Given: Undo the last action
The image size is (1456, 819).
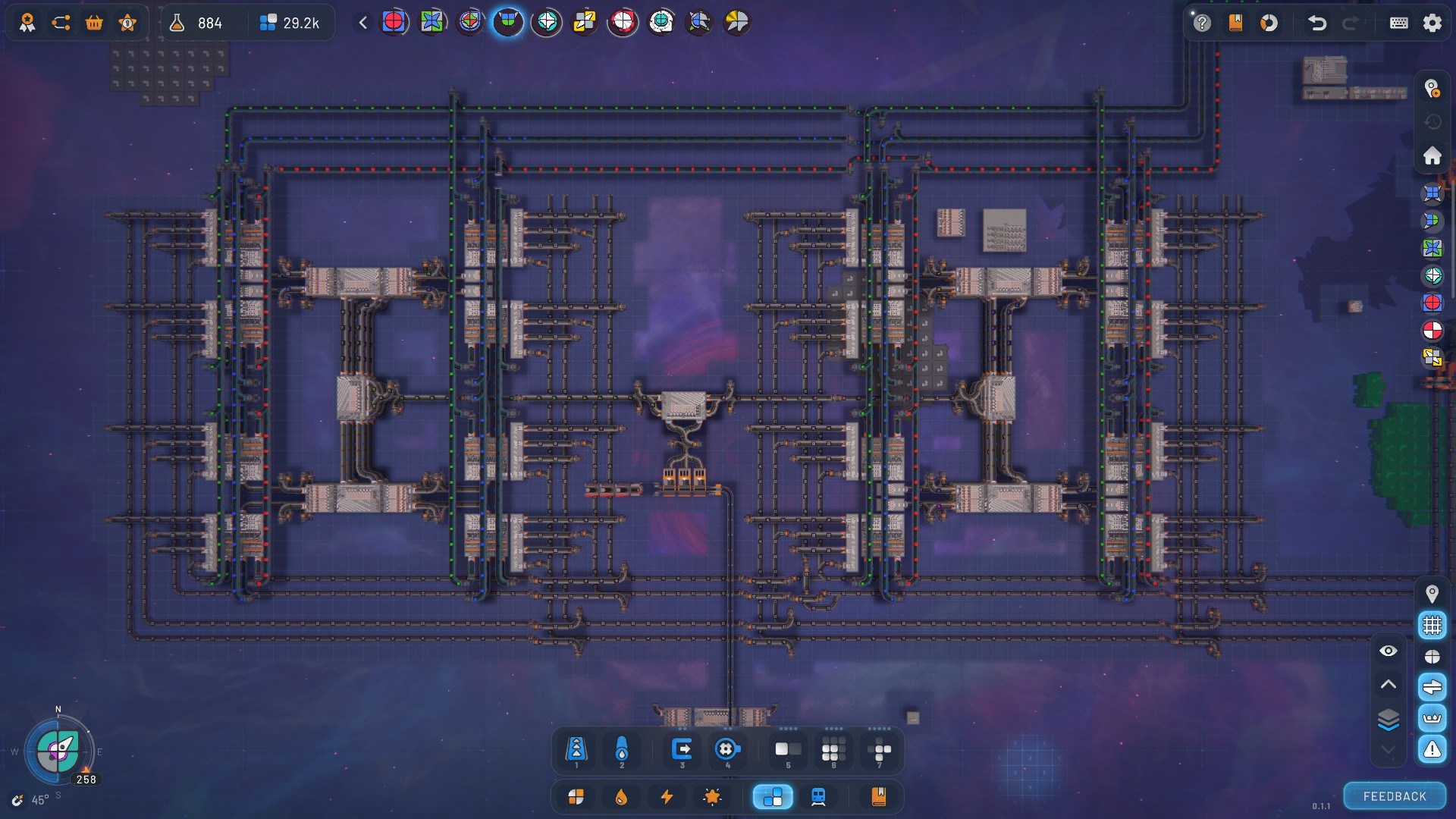Looking at the screenshot, I should (x=1317, y=23).
